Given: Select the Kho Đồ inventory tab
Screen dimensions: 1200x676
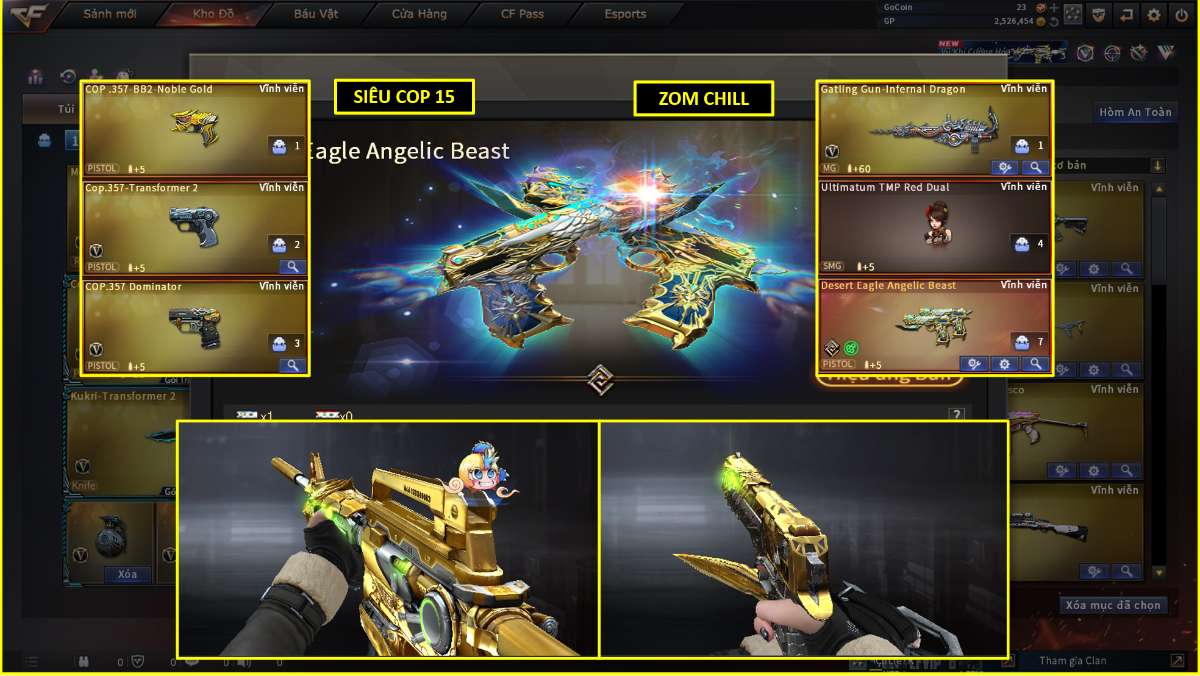Looking at the screenshot, I should click(x=212, y=15).
